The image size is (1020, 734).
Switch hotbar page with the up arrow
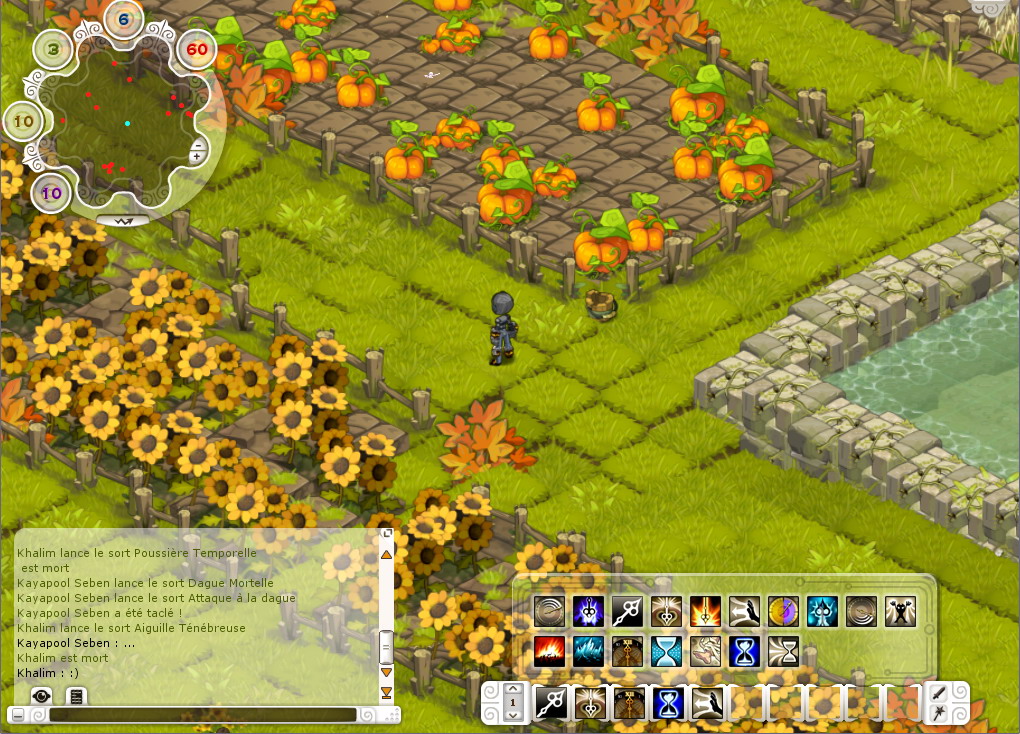pyautogui.click(x=513, y=690)
